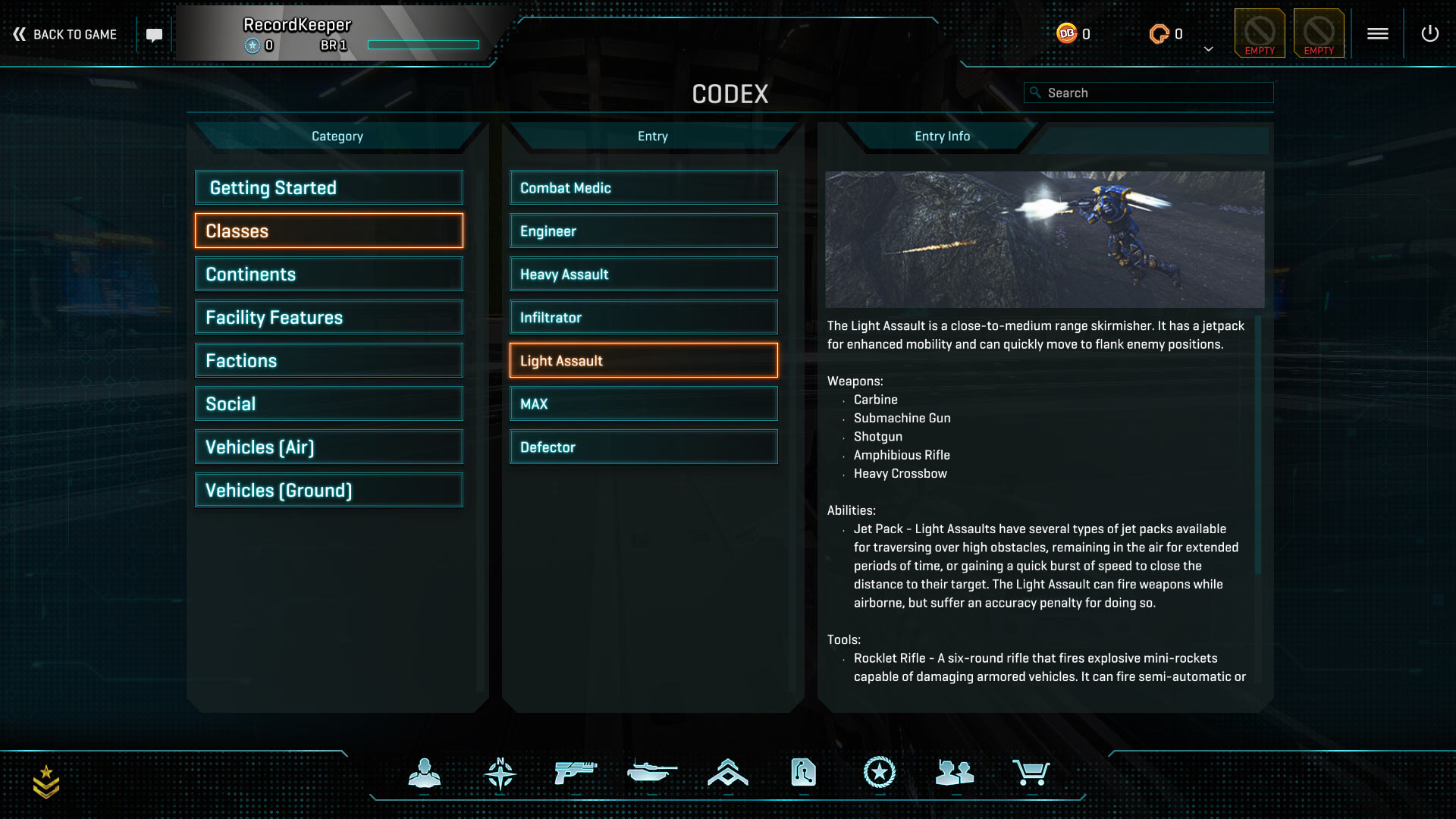Show the Vehicles (Air) category
The width and height of the screenshot is (1456, 819).
click(328, 447)
